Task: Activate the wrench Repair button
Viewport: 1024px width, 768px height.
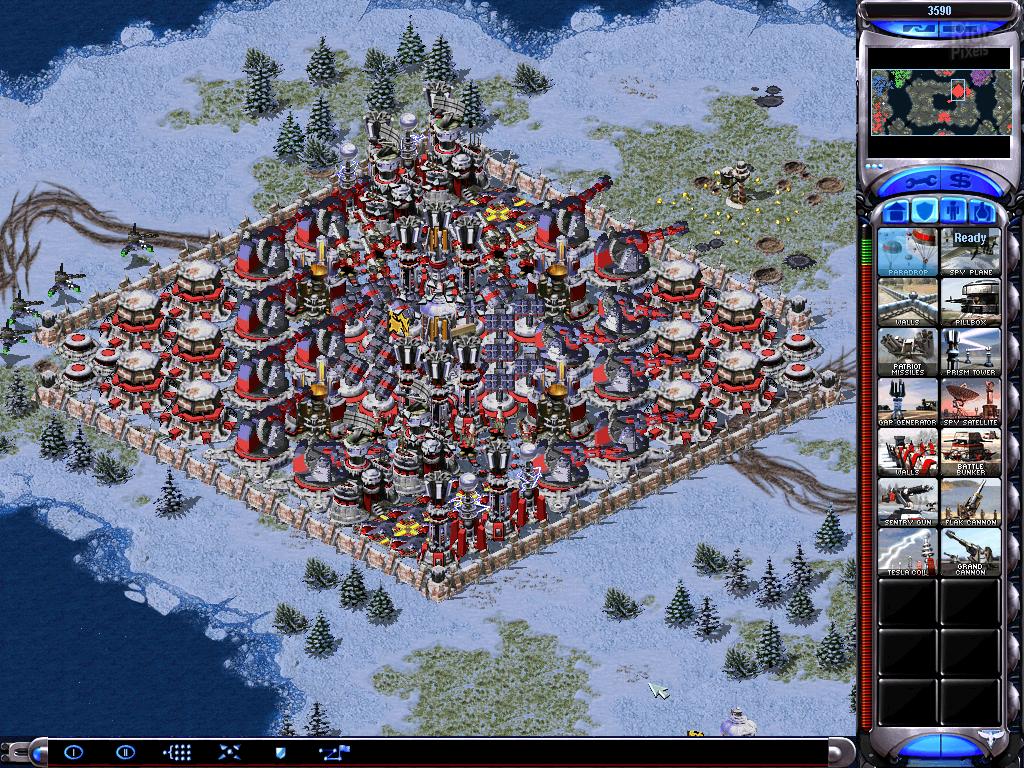Action: pyautogui.click(x=919, y=183)
